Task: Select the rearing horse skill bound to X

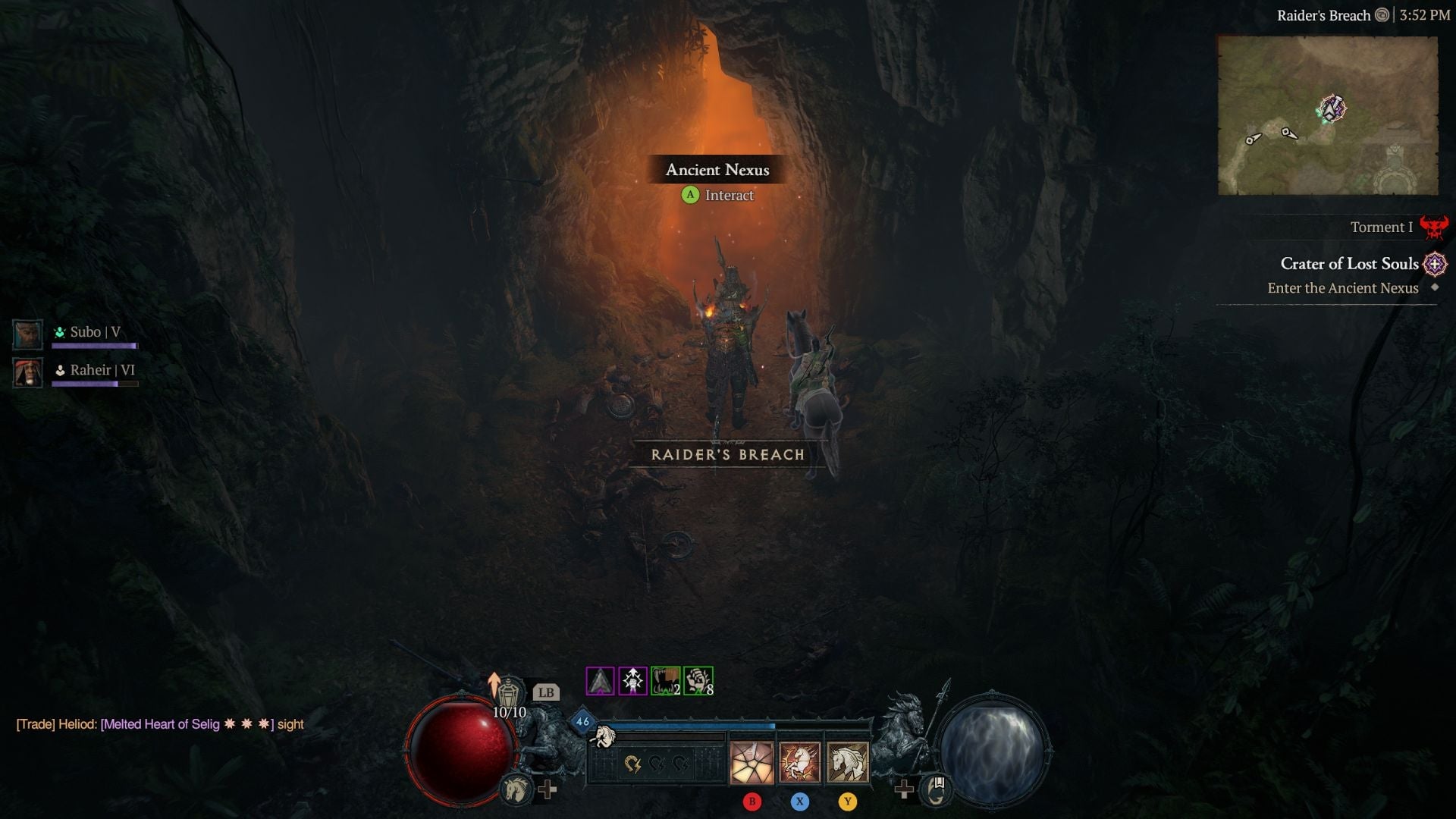Action: (799, 761)
